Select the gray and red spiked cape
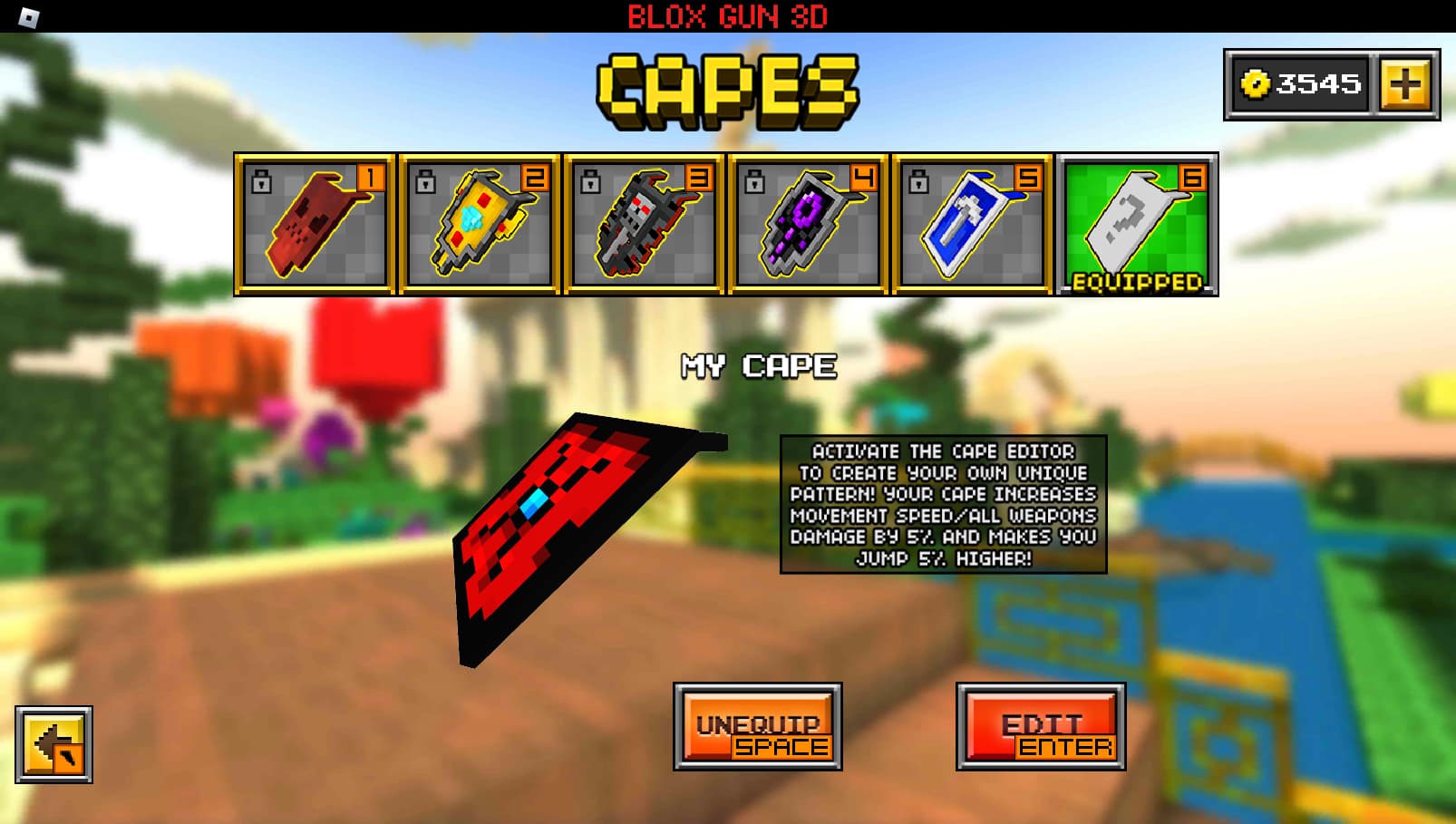 644,224
